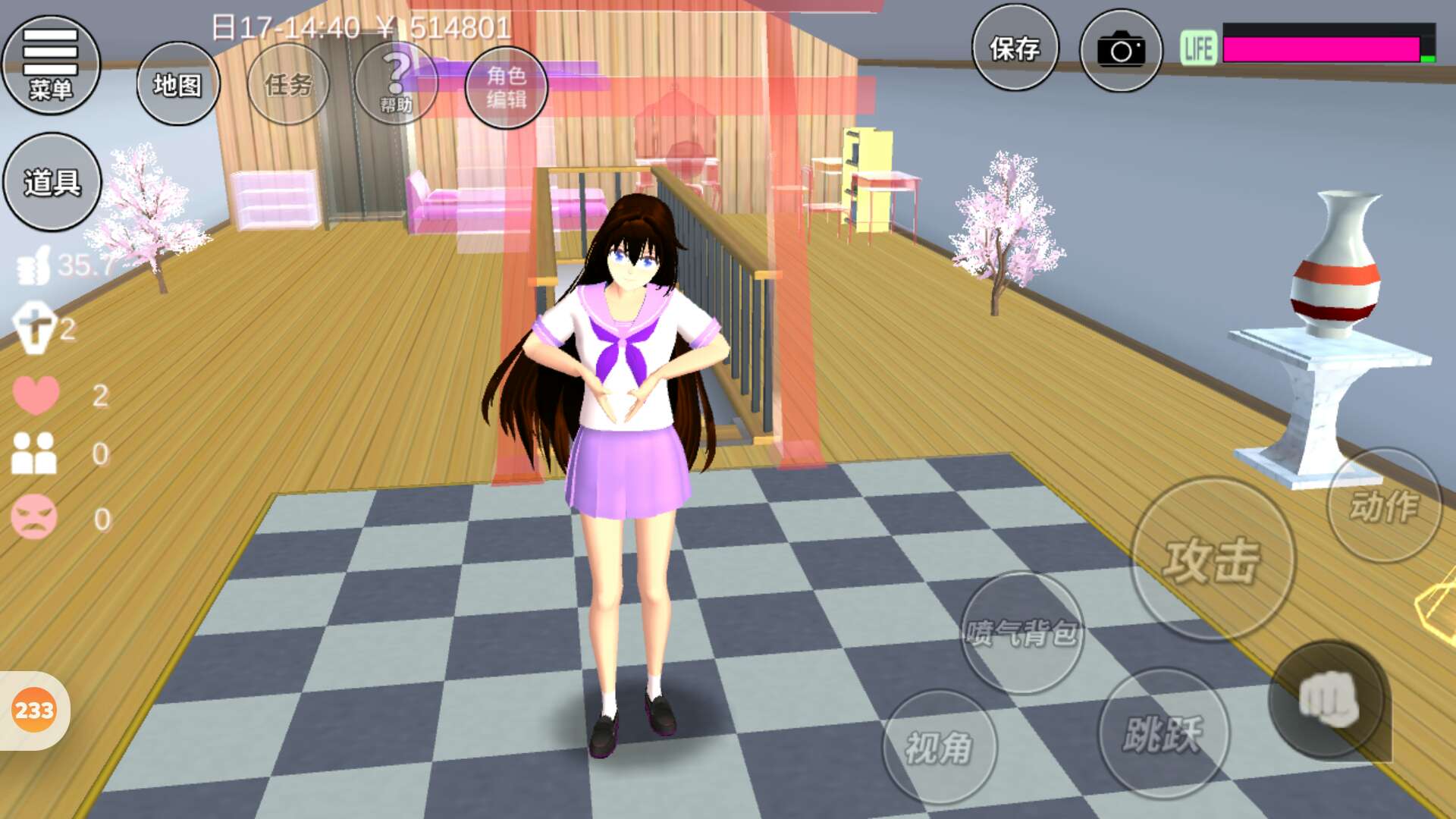This screenshot has height=819, width=1456.
Task: Switch camera with the 视角 button
Action: point(939,748)
